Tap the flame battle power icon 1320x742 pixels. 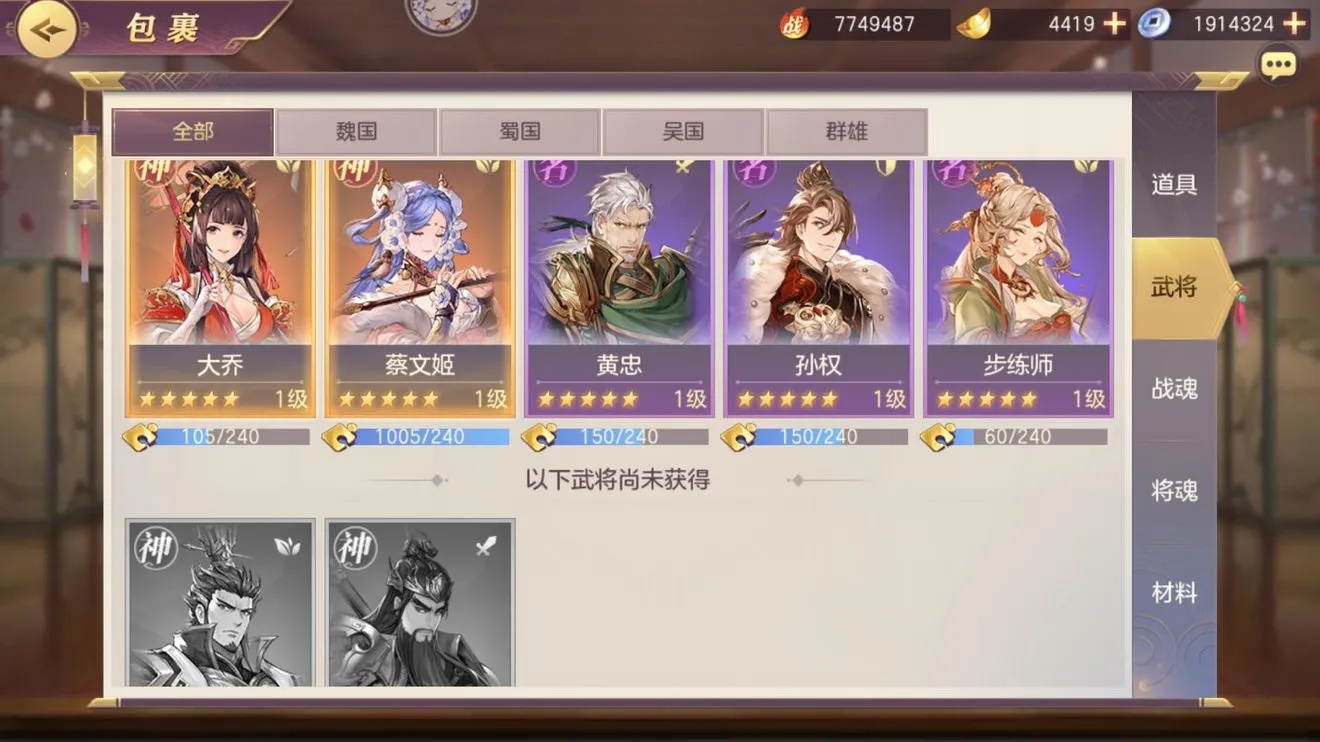[x=792, y=23]
